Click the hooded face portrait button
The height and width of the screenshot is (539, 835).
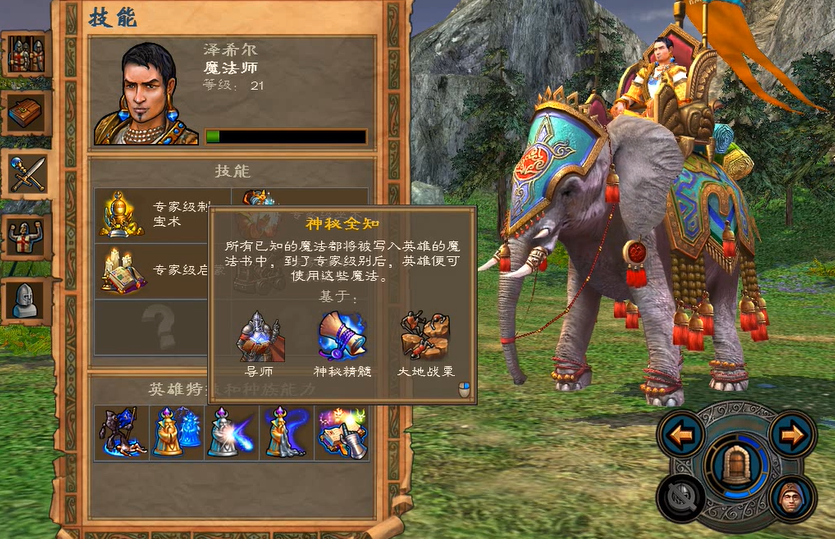tap(792, 497)
